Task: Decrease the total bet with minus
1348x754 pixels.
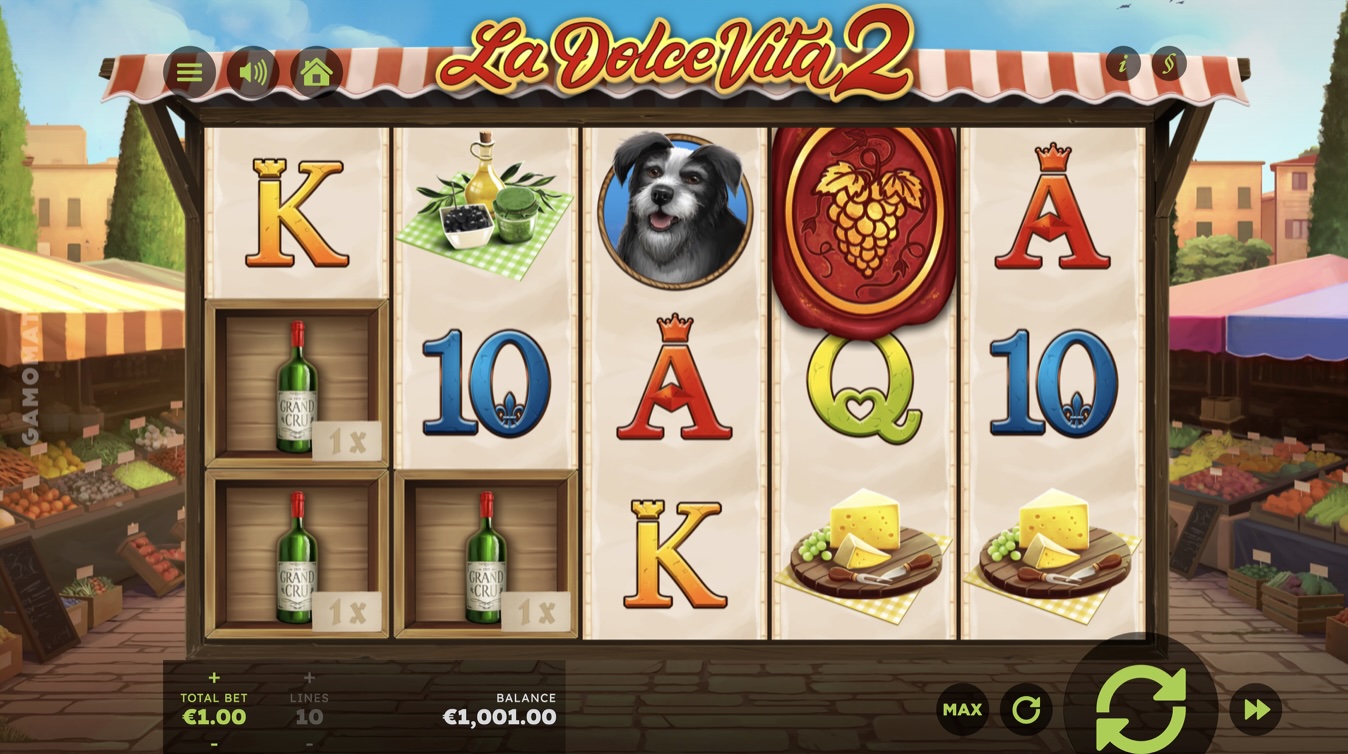Action: pyautogui.click(x=214, y=744)
